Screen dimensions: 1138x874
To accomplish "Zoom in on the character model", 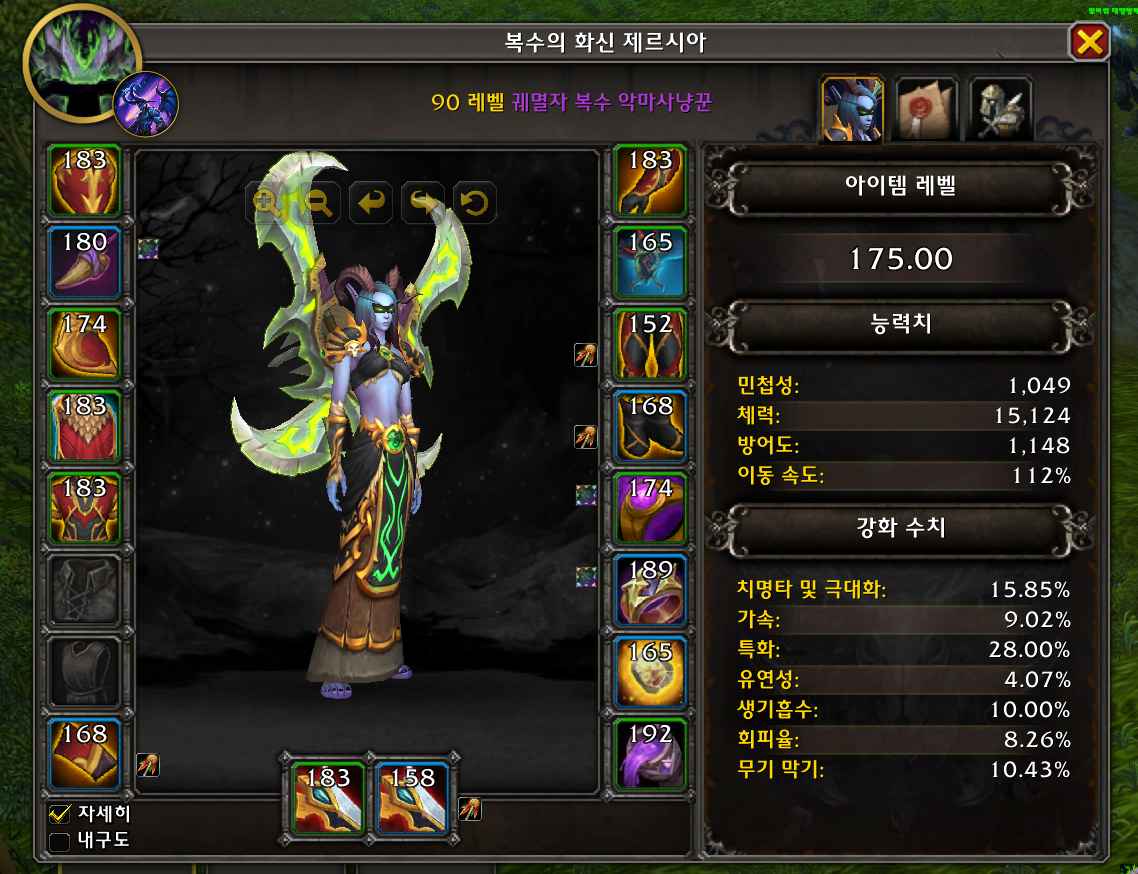I will click(x=268, y=203).
